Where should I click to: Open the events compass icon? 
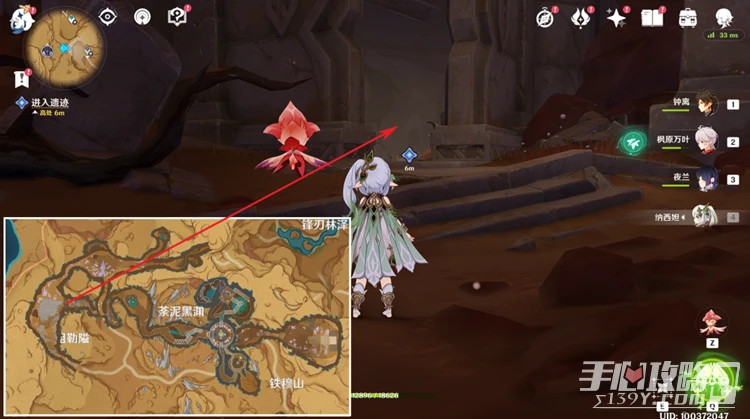(545, 17)
